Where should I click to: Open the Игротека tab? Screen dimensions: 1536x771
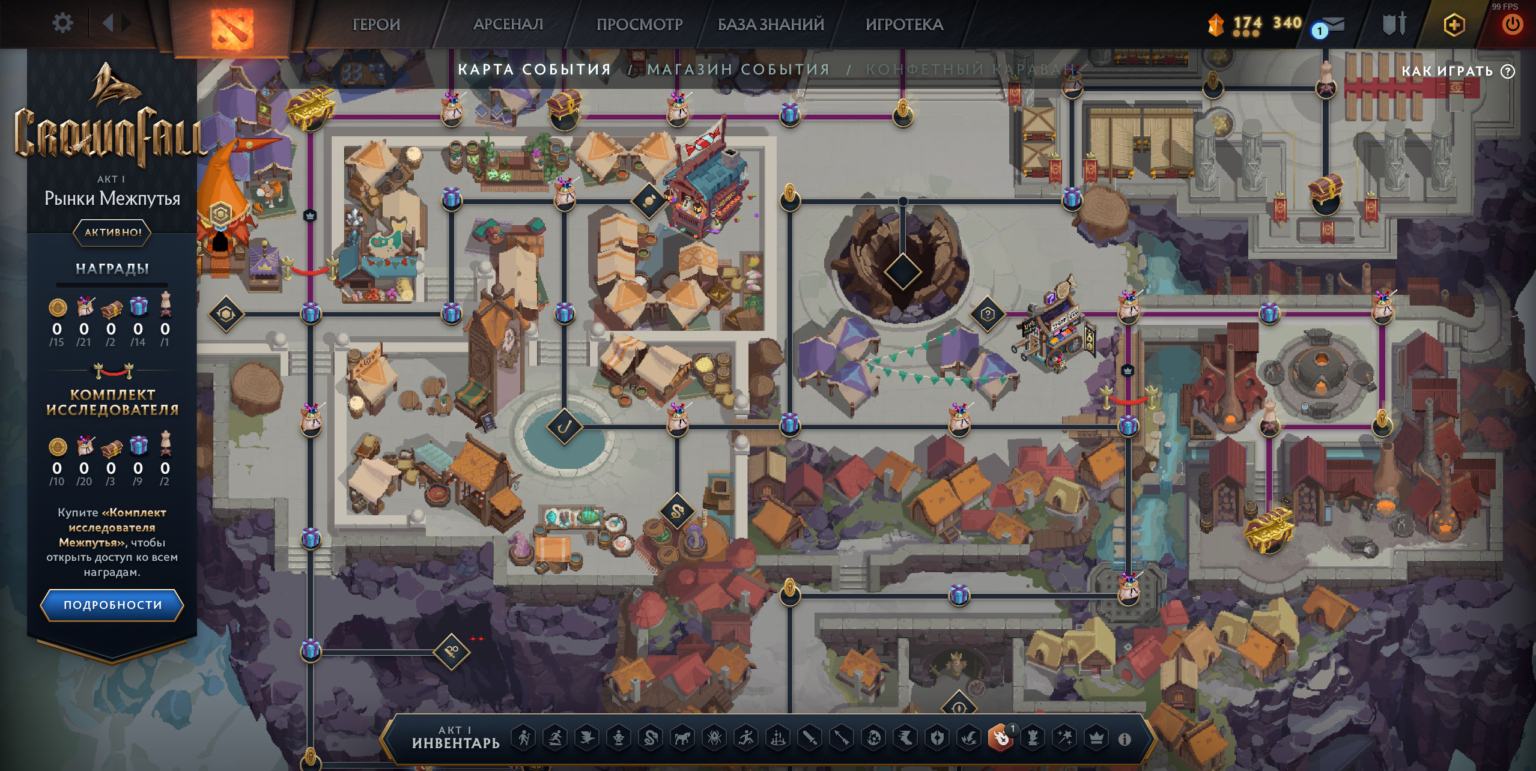click(x=904, y=24)
